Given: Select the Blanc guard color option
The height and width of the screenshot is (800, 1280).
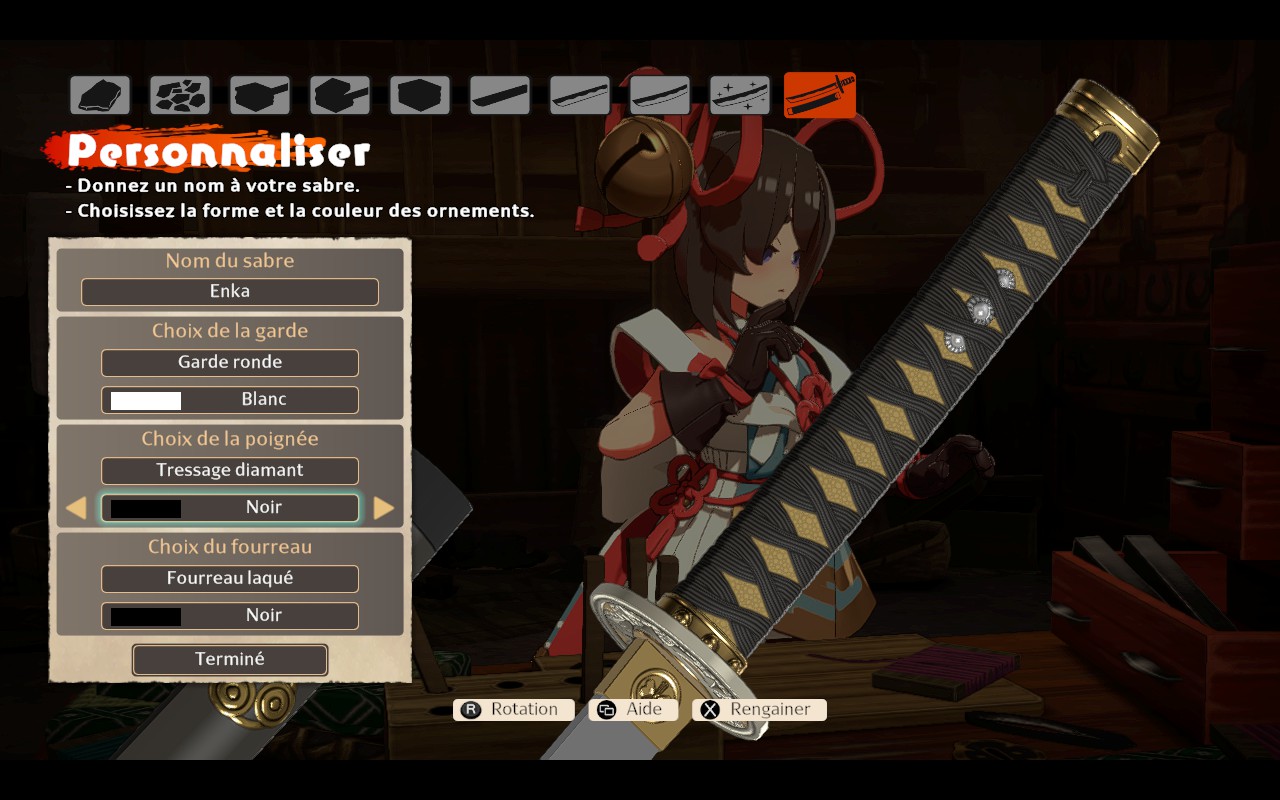Looking at the screenshot, I should (x=230, y=400).
